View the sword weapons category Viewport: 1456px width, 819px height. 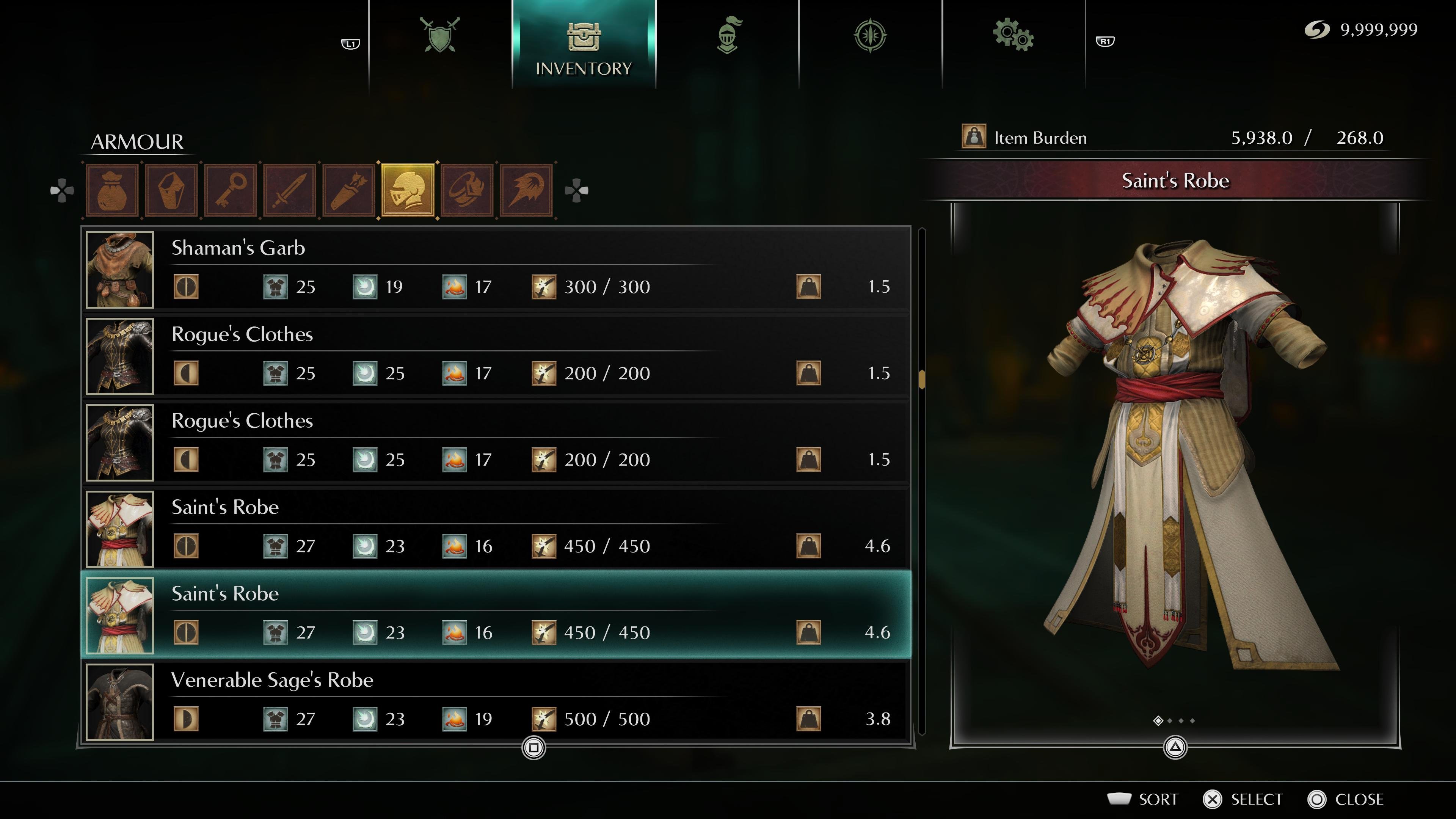[290, 190]
